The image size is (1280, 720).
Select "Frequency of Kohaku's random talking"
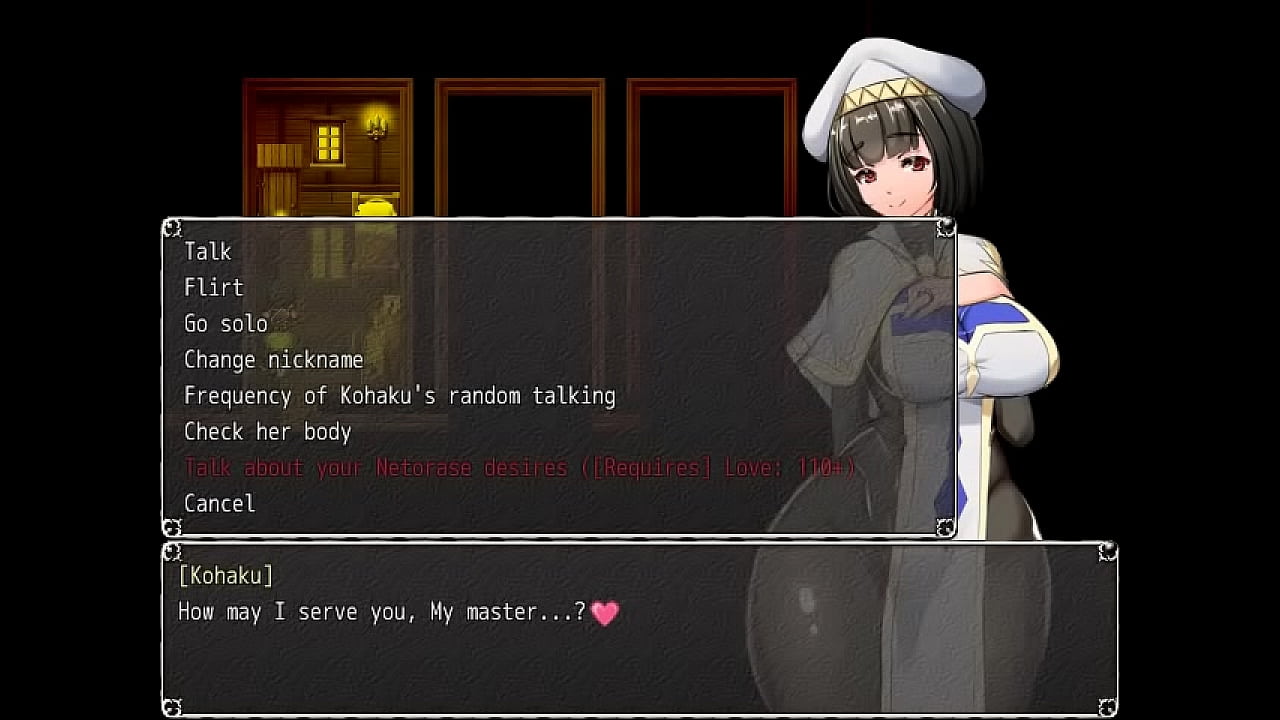(x=400, y=396)
